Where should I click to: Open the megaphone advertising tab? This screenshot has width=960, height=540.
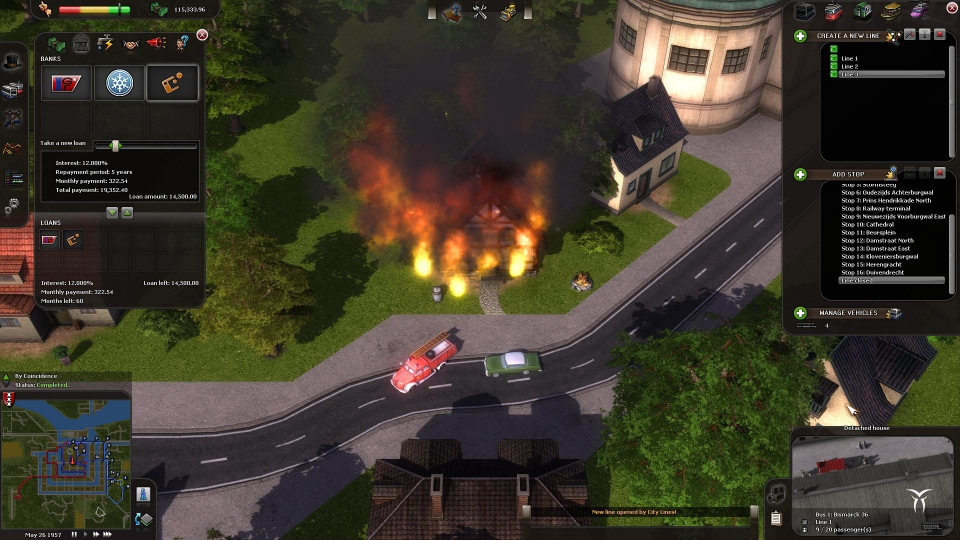coord(157,43)
